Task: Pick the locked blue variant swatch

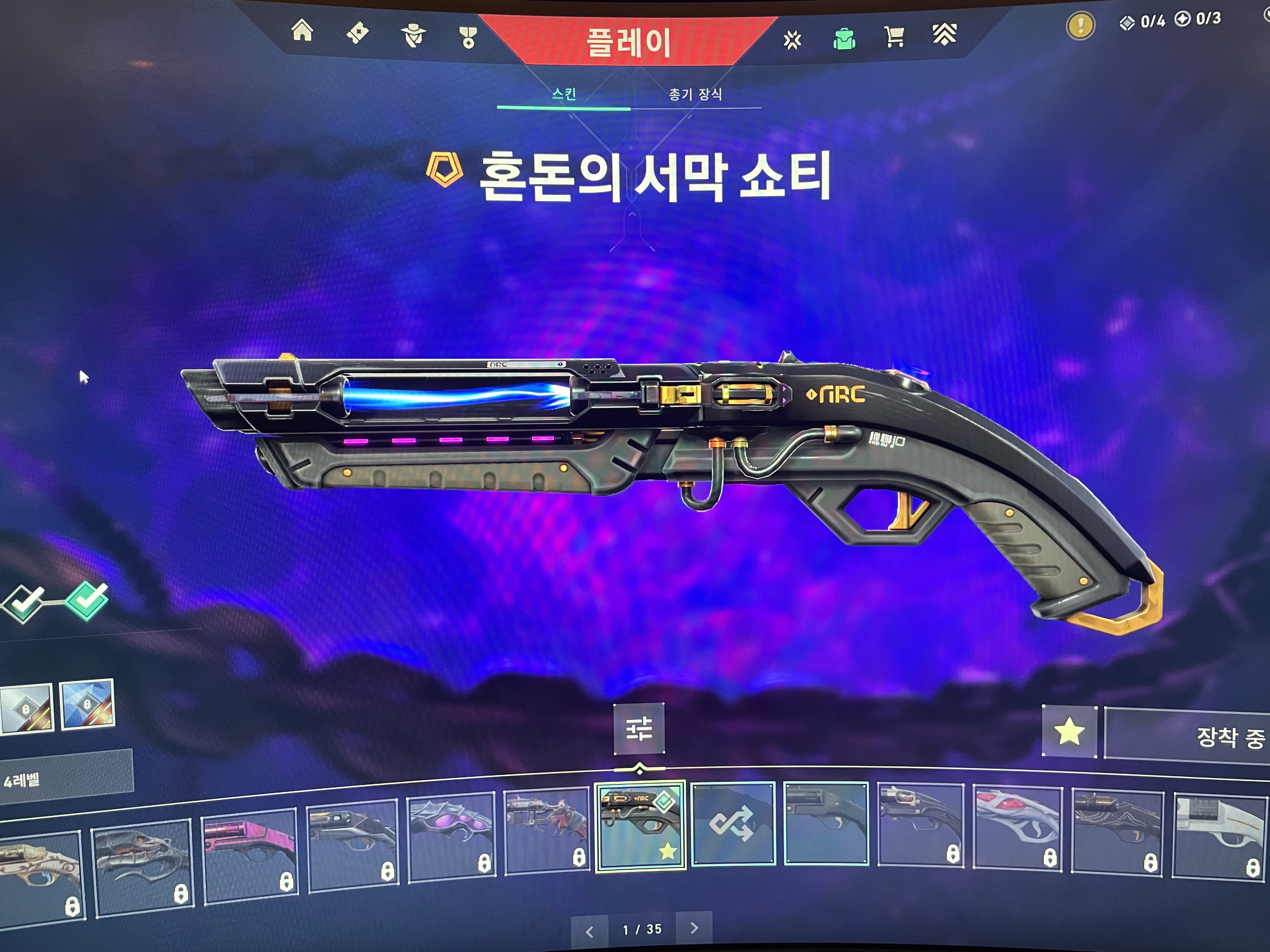Action: point(87,704)
